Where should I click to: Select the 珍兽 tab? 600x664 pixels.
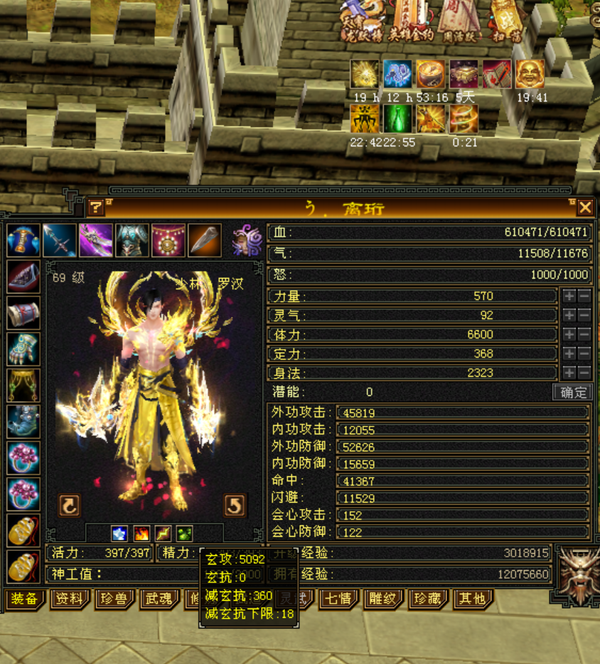114,599
